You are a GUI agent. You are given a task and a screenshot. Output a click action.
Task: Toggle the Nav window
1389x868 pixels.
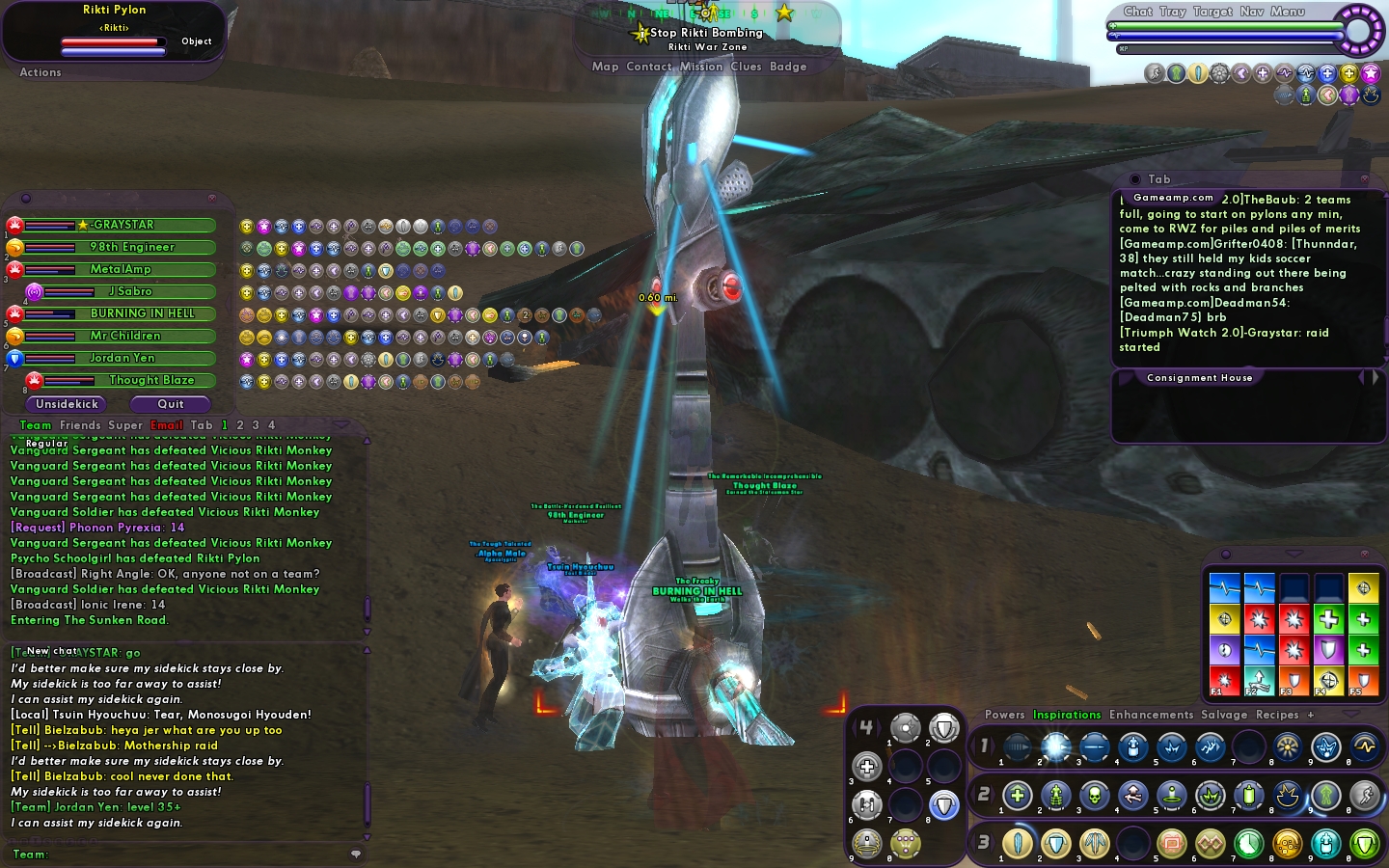[1251, 12]
